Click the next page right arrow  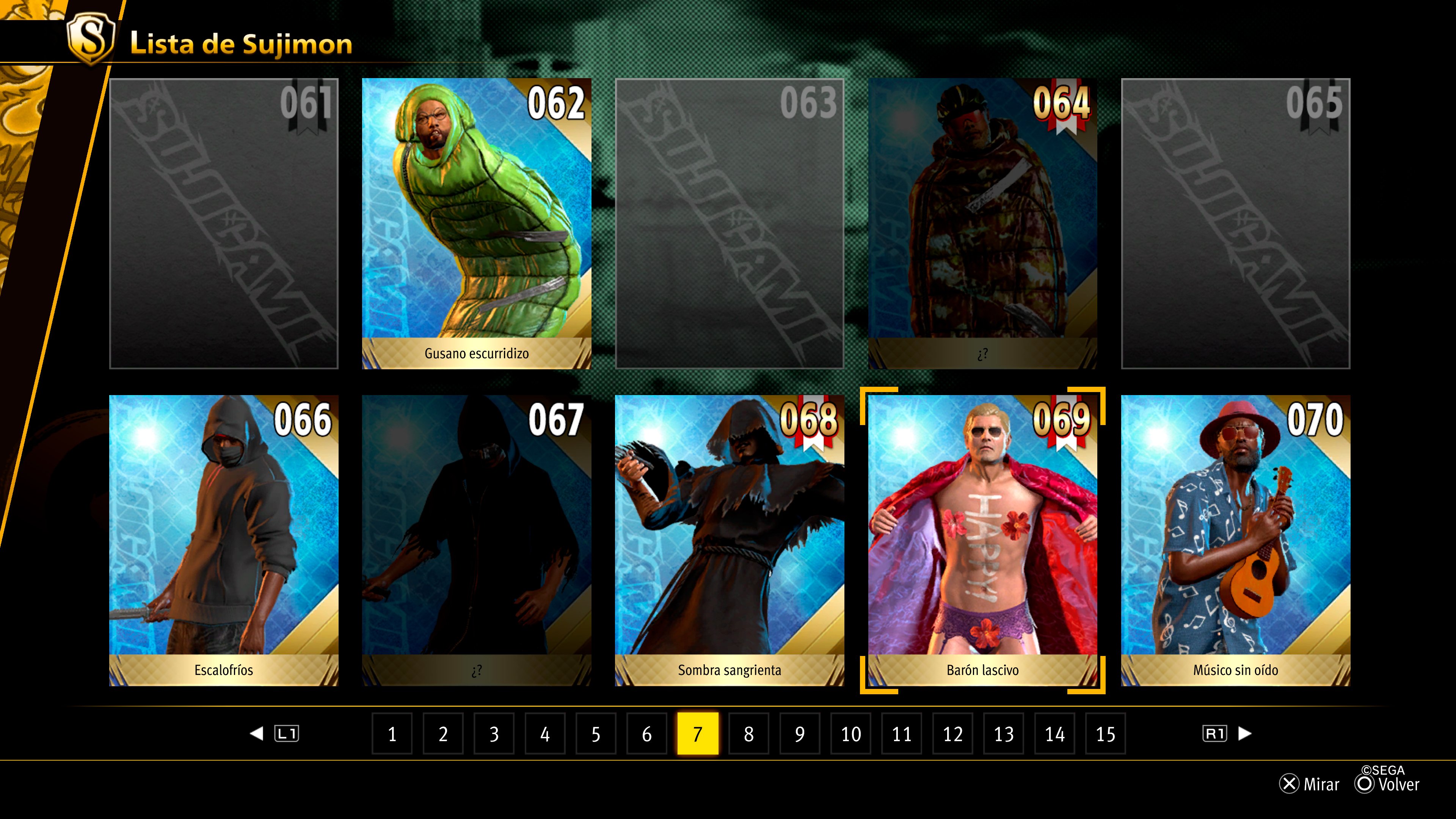pyautogui.click(x=1244, y=734)
